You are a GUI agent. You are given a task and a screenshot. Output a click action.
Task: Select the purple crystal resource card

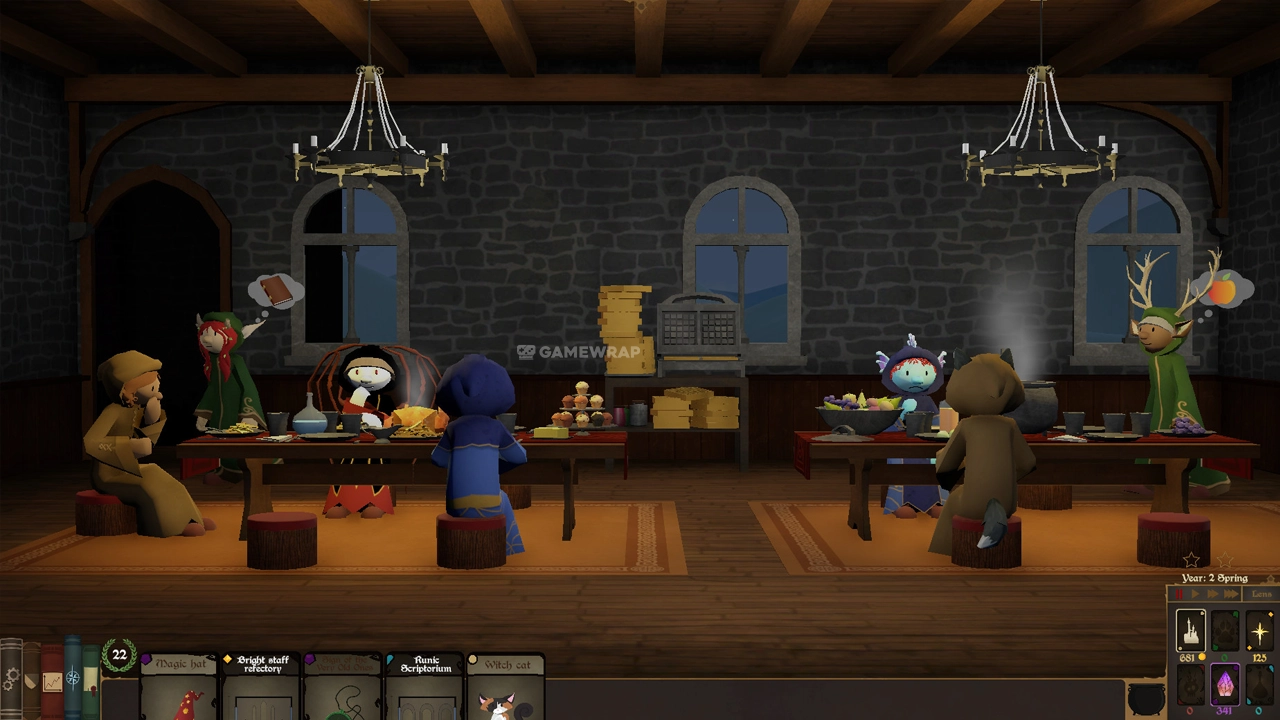coord(1225,684)
